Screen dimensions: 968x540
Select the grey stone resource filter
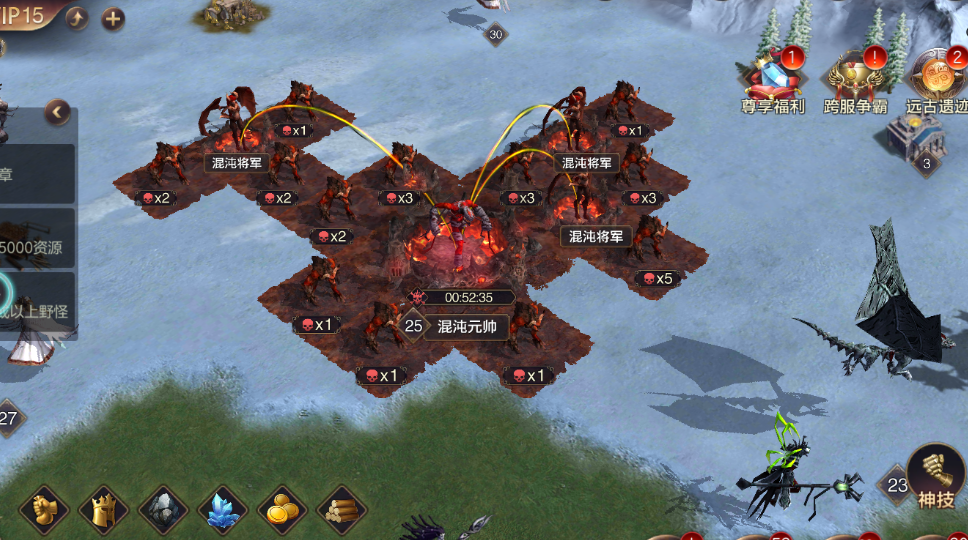pos(163,510)
